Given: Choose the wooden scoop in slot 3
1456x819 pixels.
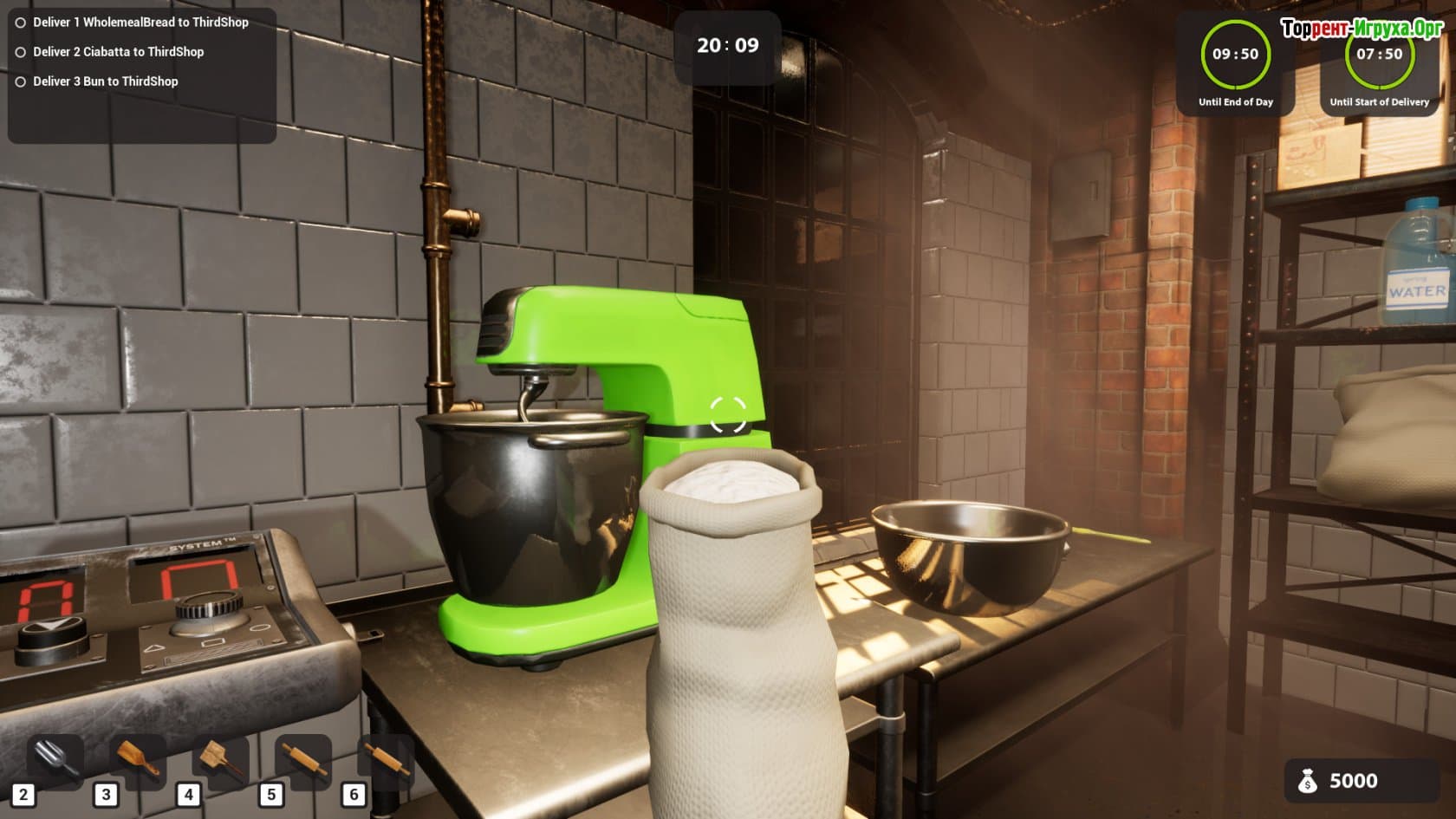Looking at the screenshot, I should [139, 761].
